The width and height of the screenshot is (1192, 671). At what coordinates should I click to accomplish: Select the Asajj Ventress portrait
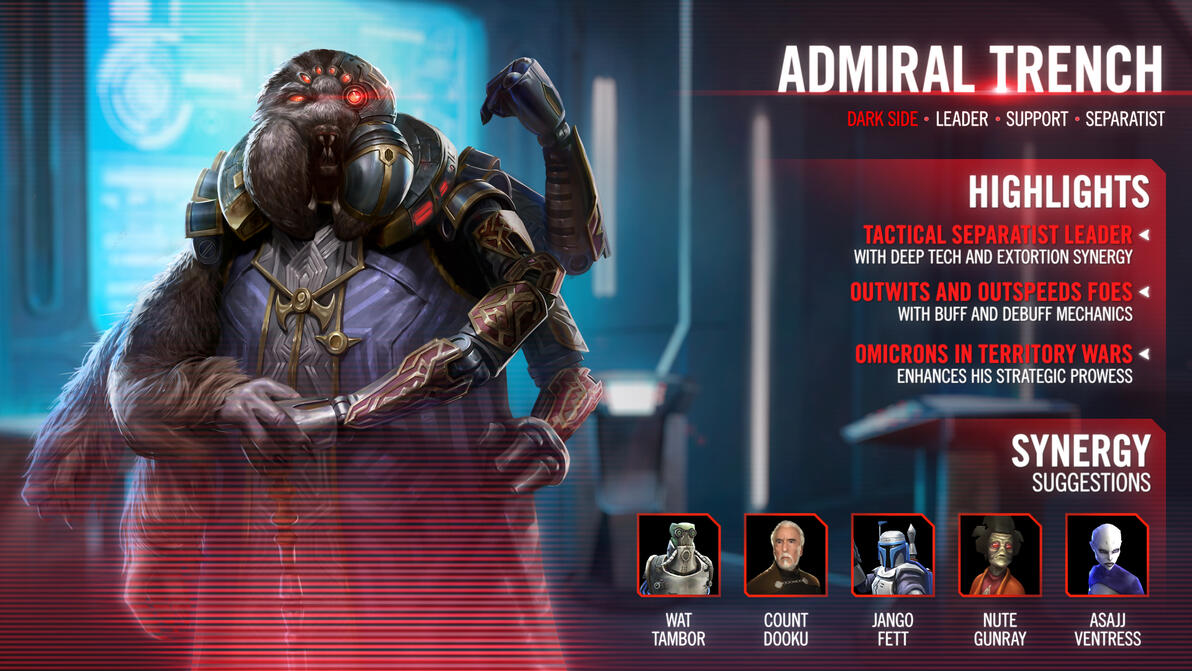pos(1107,555)
